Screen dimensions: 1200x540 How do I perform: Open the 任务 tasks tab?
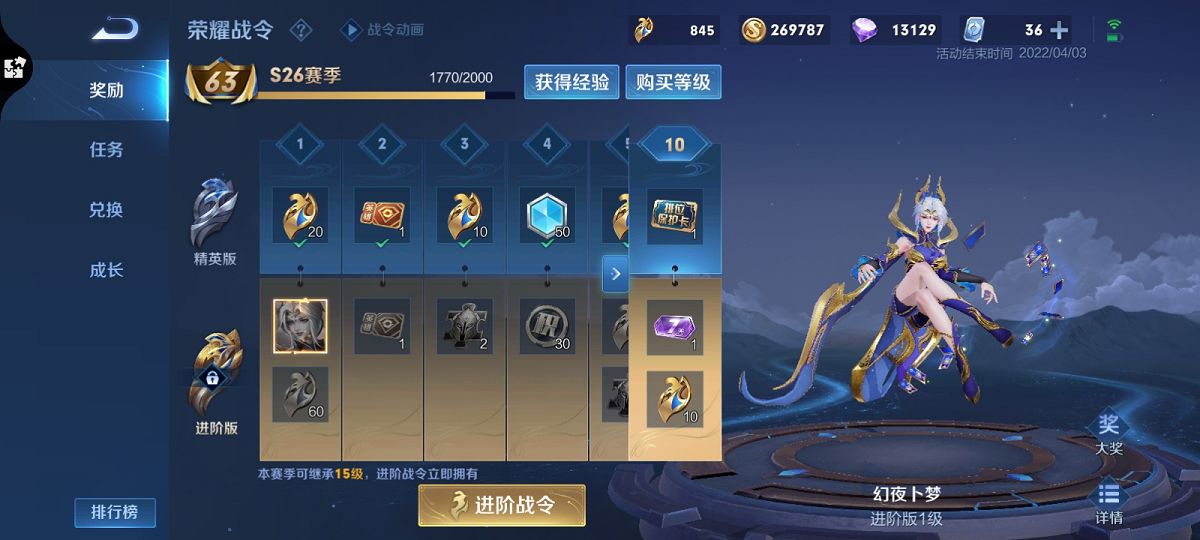tap(107, 150)
